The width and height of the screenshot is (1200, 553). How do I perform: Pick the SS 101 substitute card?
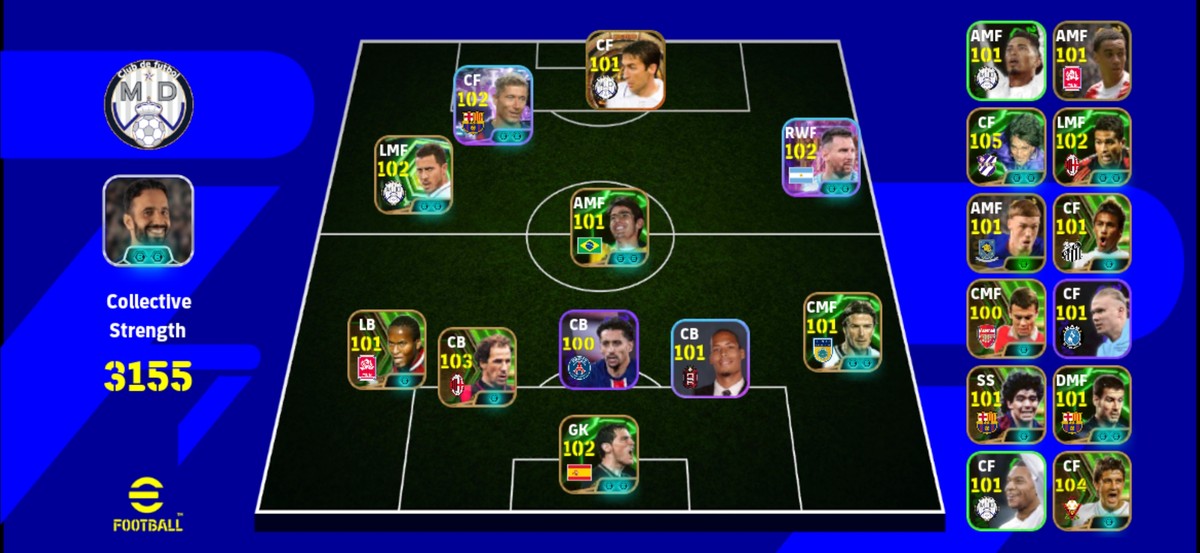[x=1005, y=405]
